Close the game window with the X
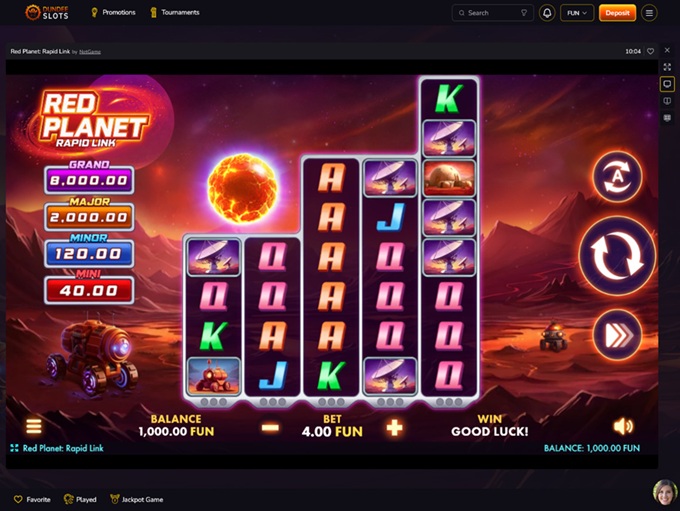This screenshot has height=511, width=680. coord(667,51)
